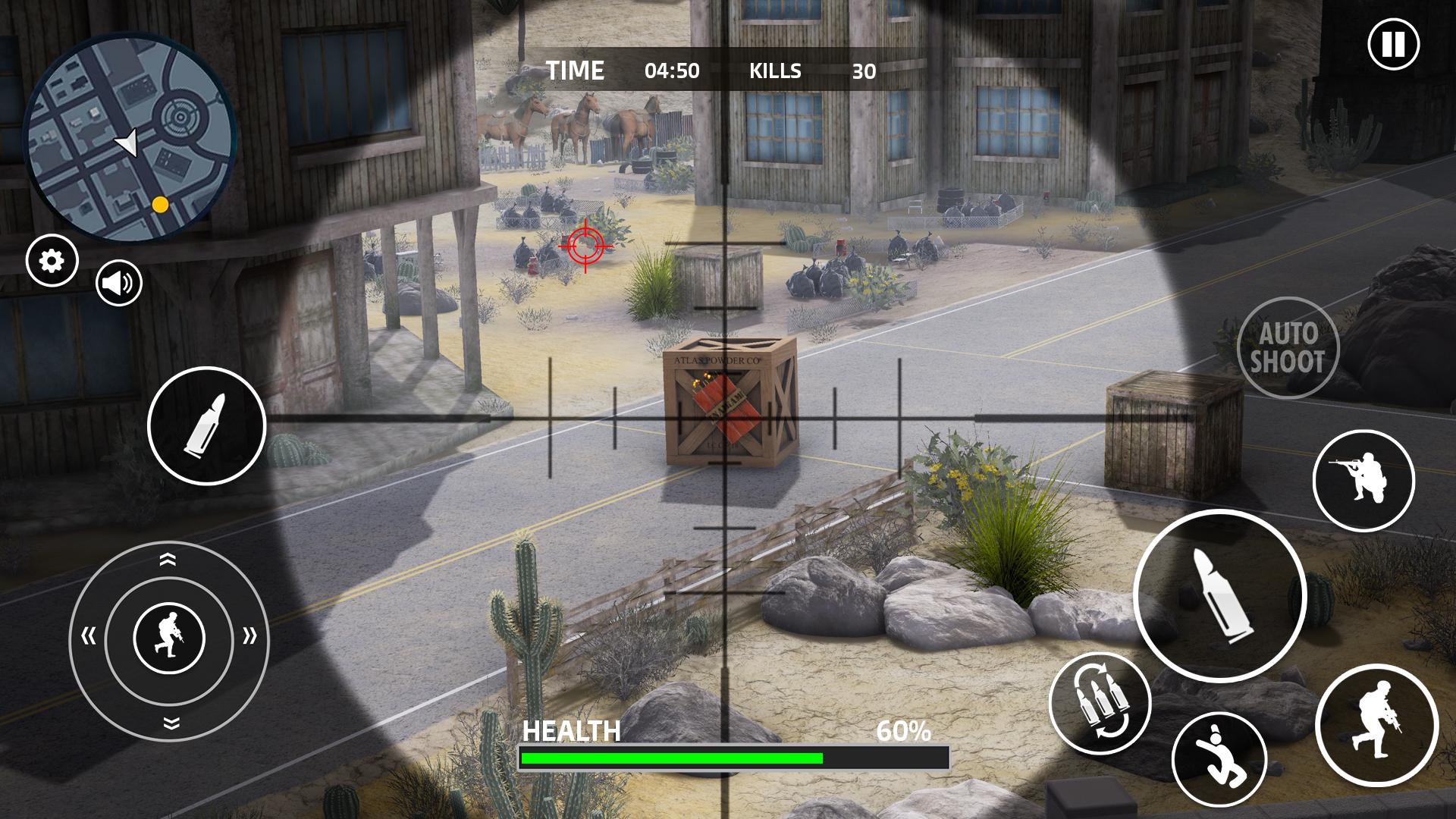Toggle sound with the speaker icon
Image resolution: width=1456 pixels, height=819 pixels.
[x=119, y=283]
